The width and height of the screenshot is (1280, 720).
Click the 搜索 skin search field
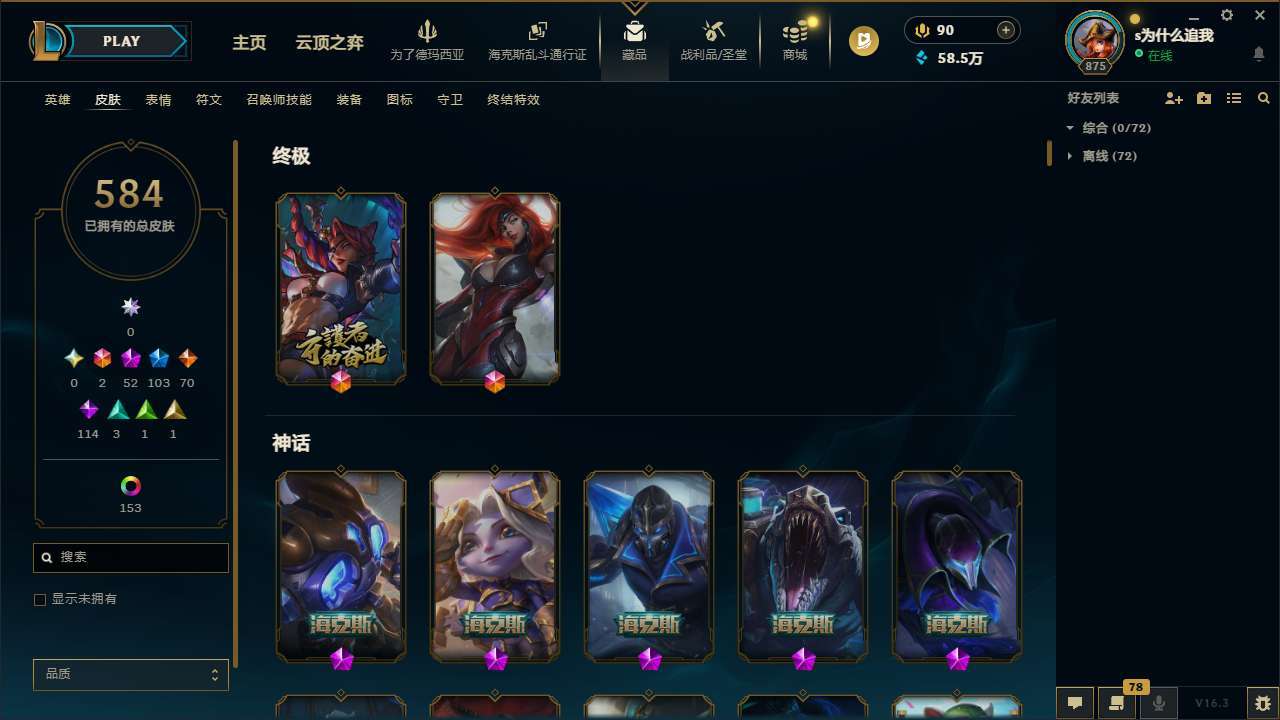point(130,557)
